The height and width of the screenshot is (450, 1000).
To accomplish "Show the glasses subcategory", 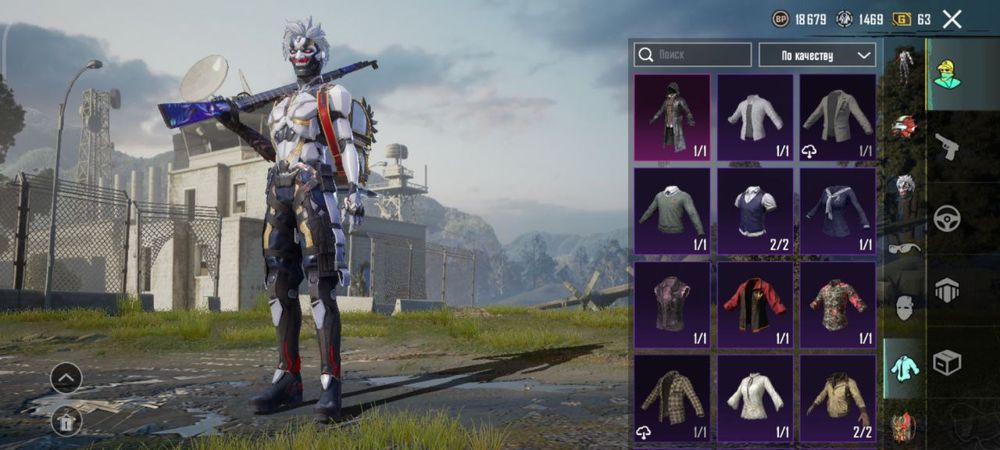I will [x=904, y=248].
